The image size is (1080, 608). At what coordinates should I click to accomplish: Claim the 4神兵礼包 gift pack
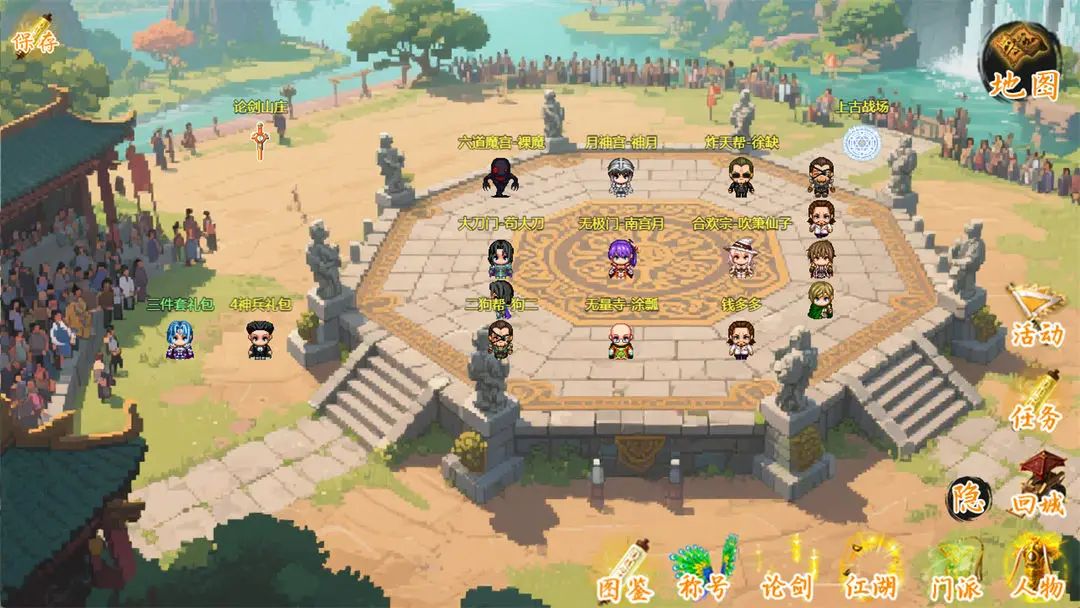coord(260,340)
